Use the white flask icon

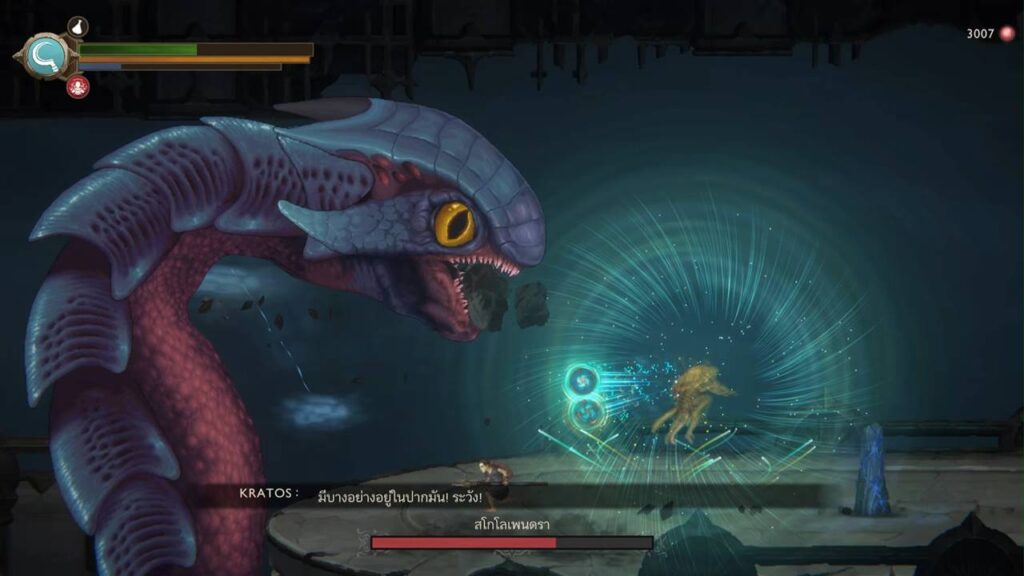click(77, 27)
